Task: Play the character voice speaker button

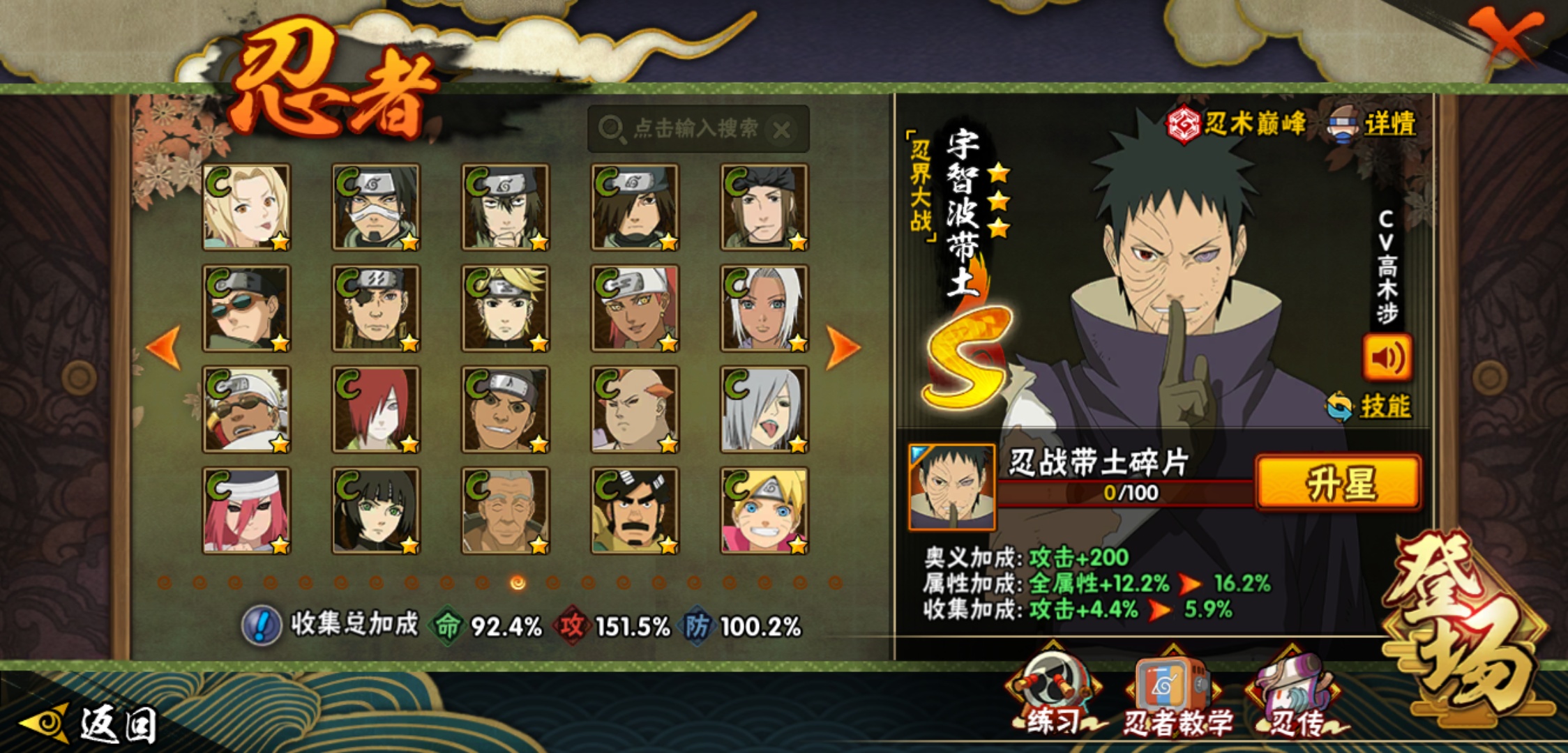Action: pos(1387,358)
